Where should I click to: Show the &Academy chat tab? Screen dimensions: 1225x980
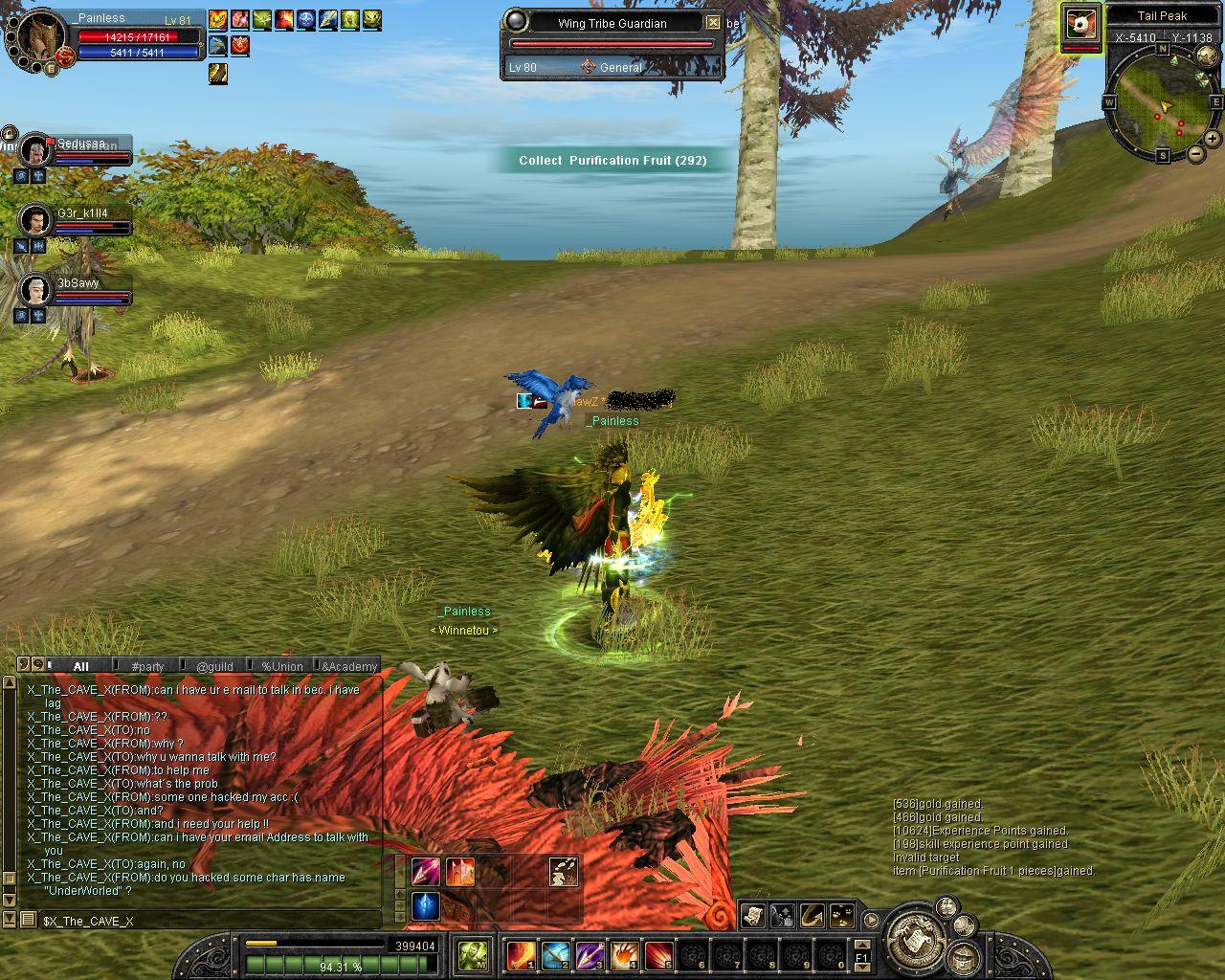349,666
